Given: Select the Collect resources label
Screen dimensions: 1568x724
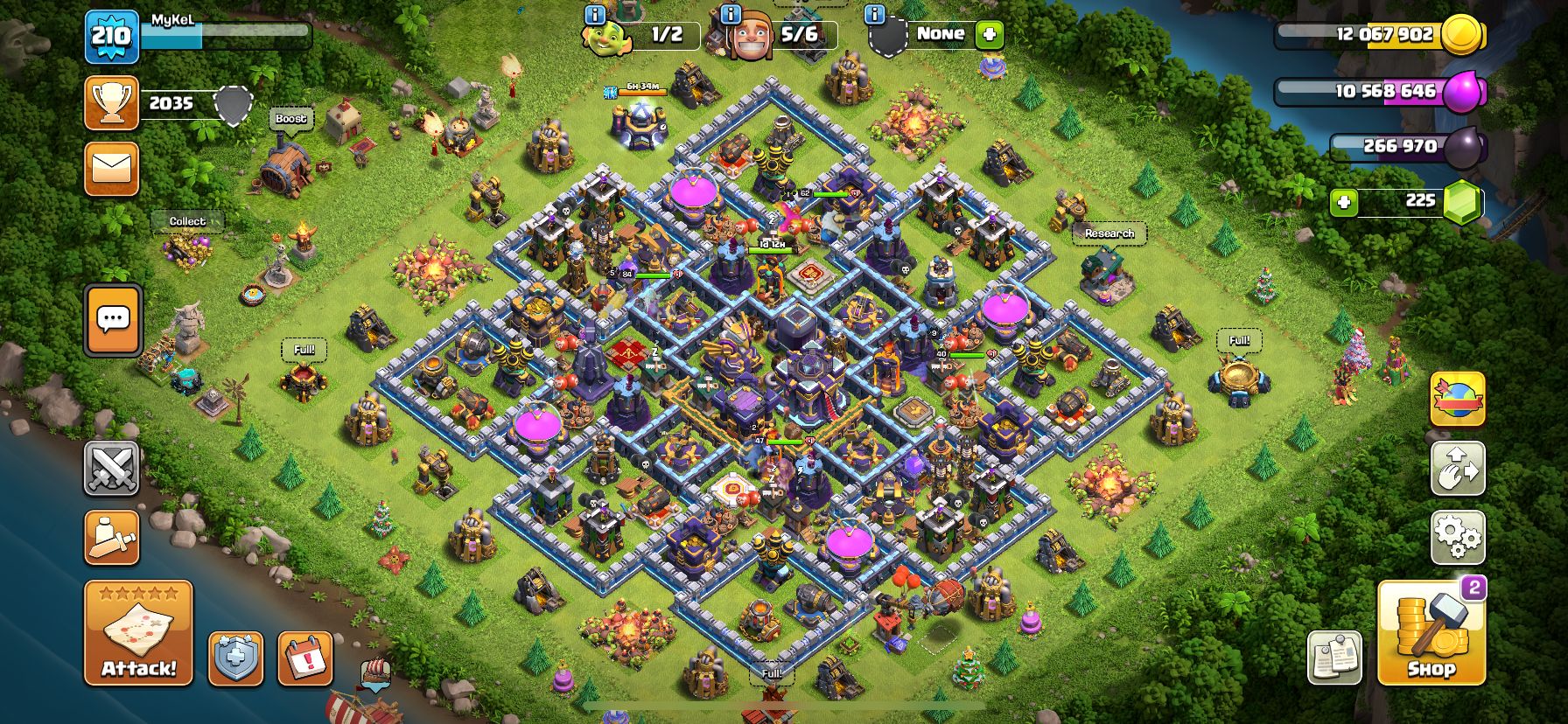Looking at the screenshot, I should point(186,221).
